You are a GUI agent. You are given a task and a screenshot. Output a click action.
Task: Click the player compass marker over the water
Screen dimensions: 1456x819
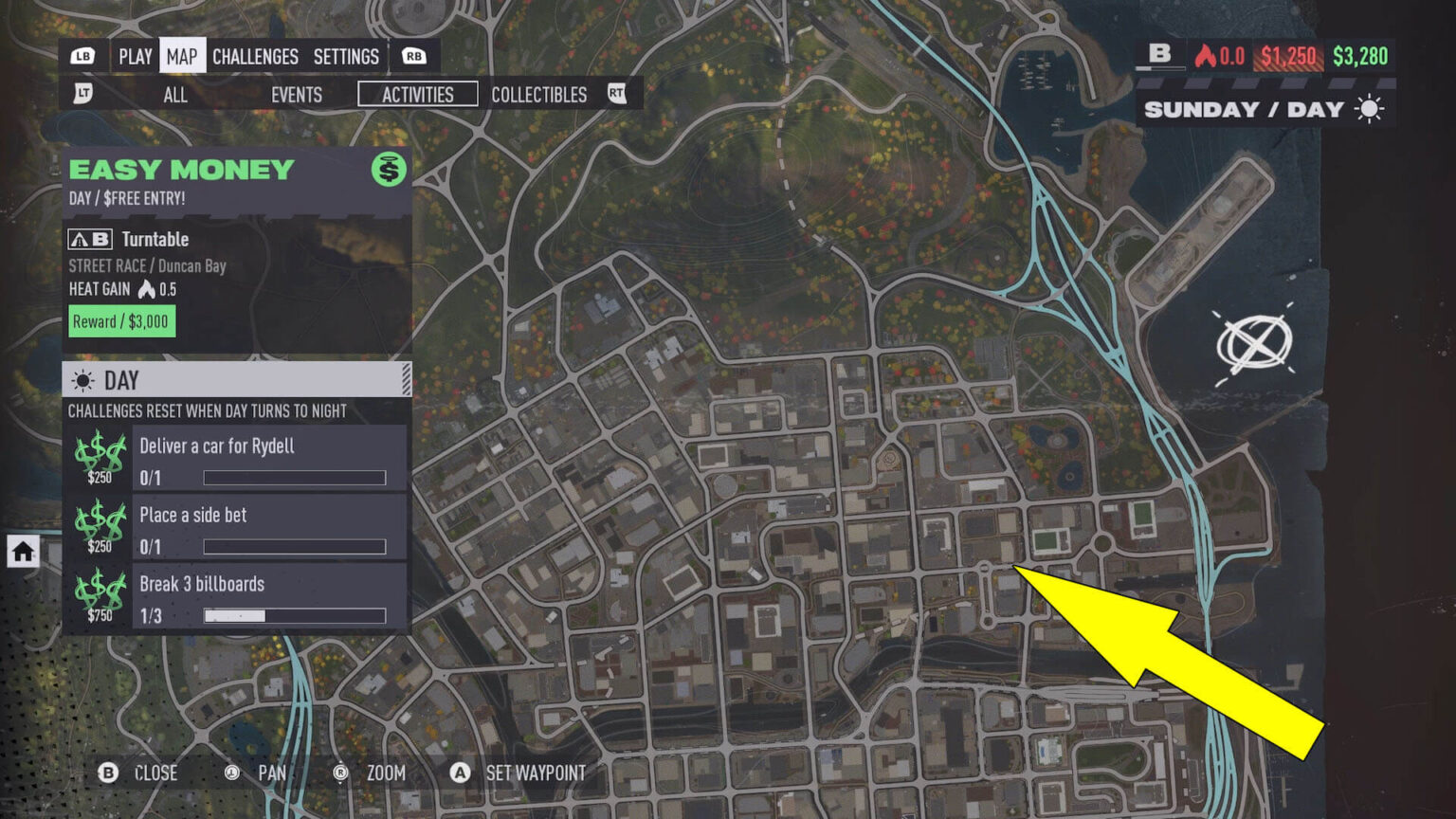click(1256, 344)
